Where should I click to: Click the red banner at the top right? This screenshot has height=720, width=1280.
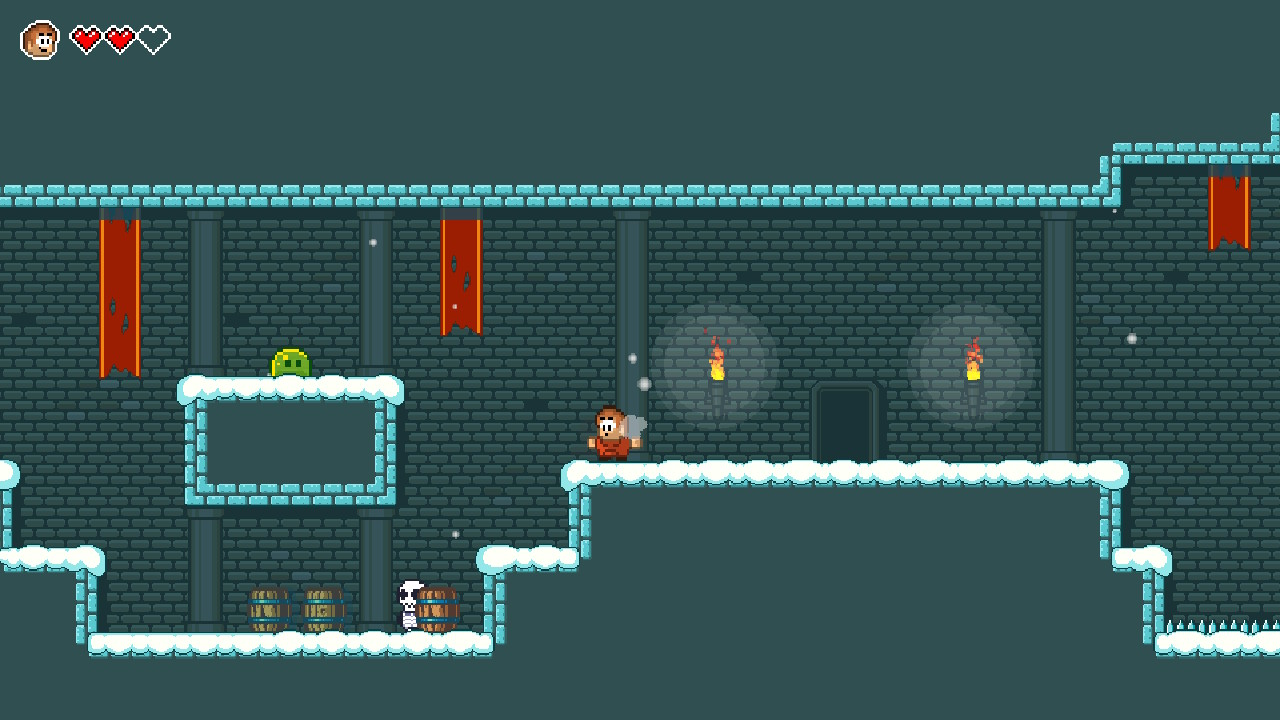point(1231,210)
